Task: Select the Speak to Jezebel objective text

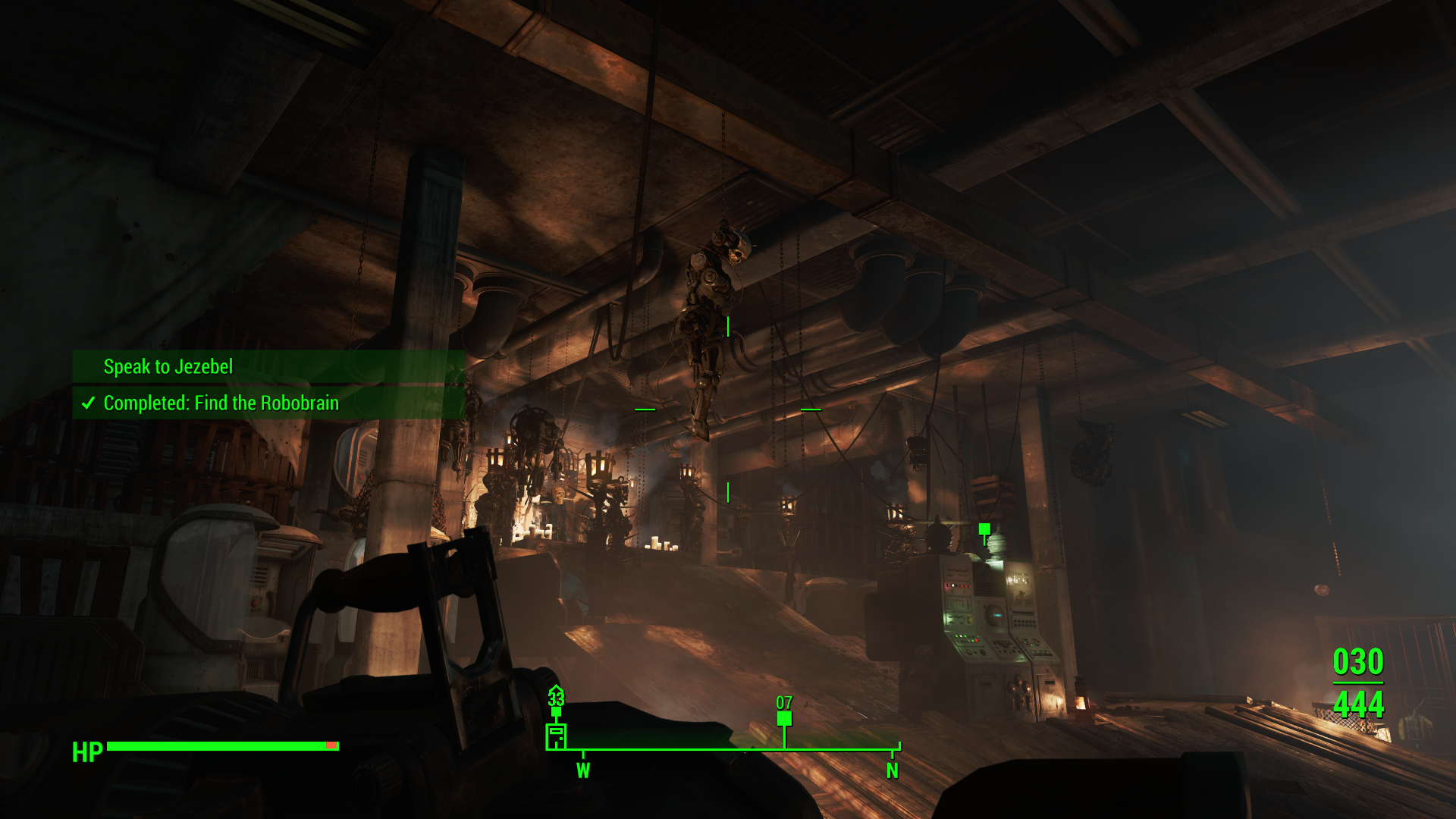Action: 168,367
